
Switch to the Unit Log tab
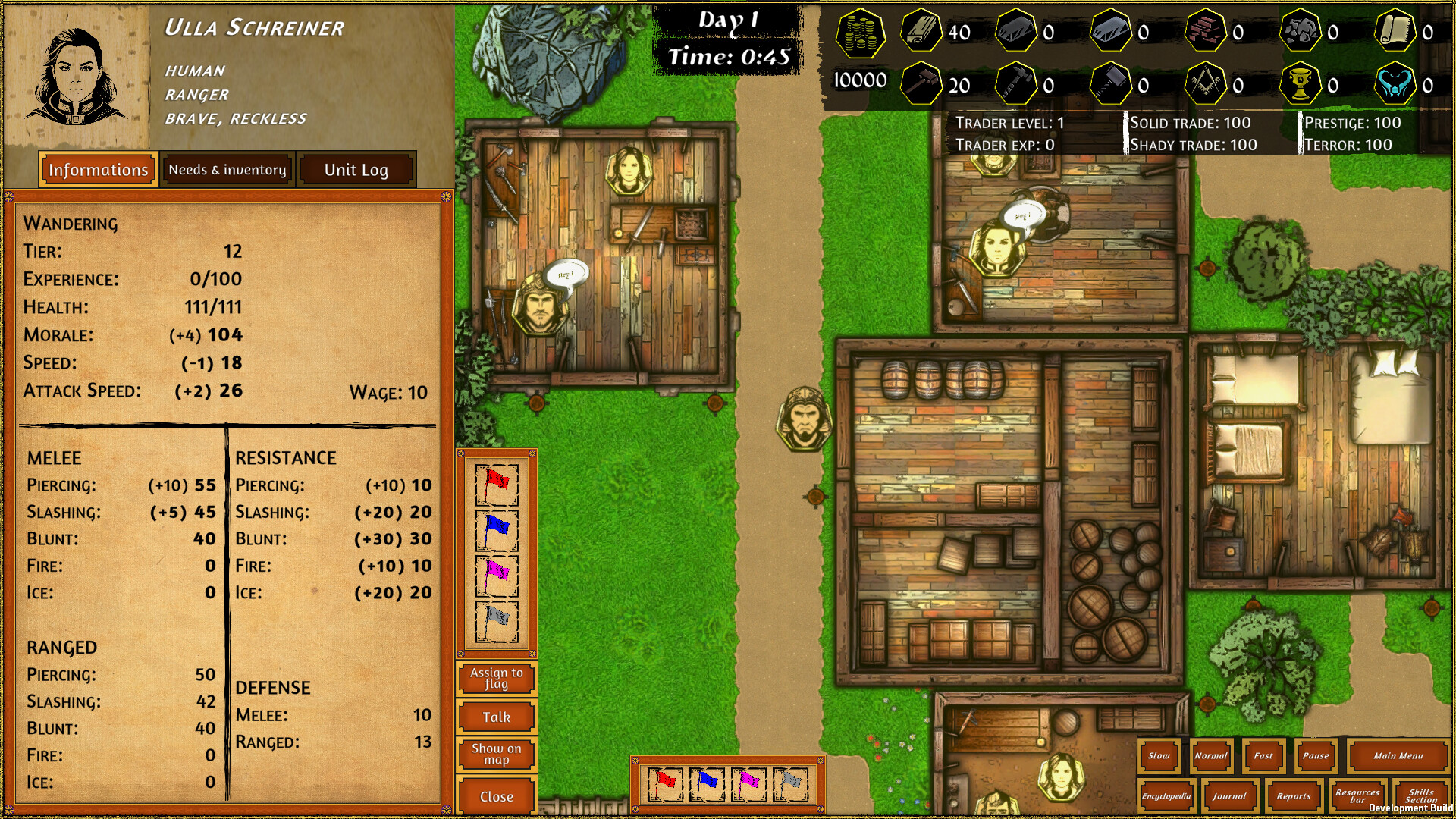tap(355, 169)
